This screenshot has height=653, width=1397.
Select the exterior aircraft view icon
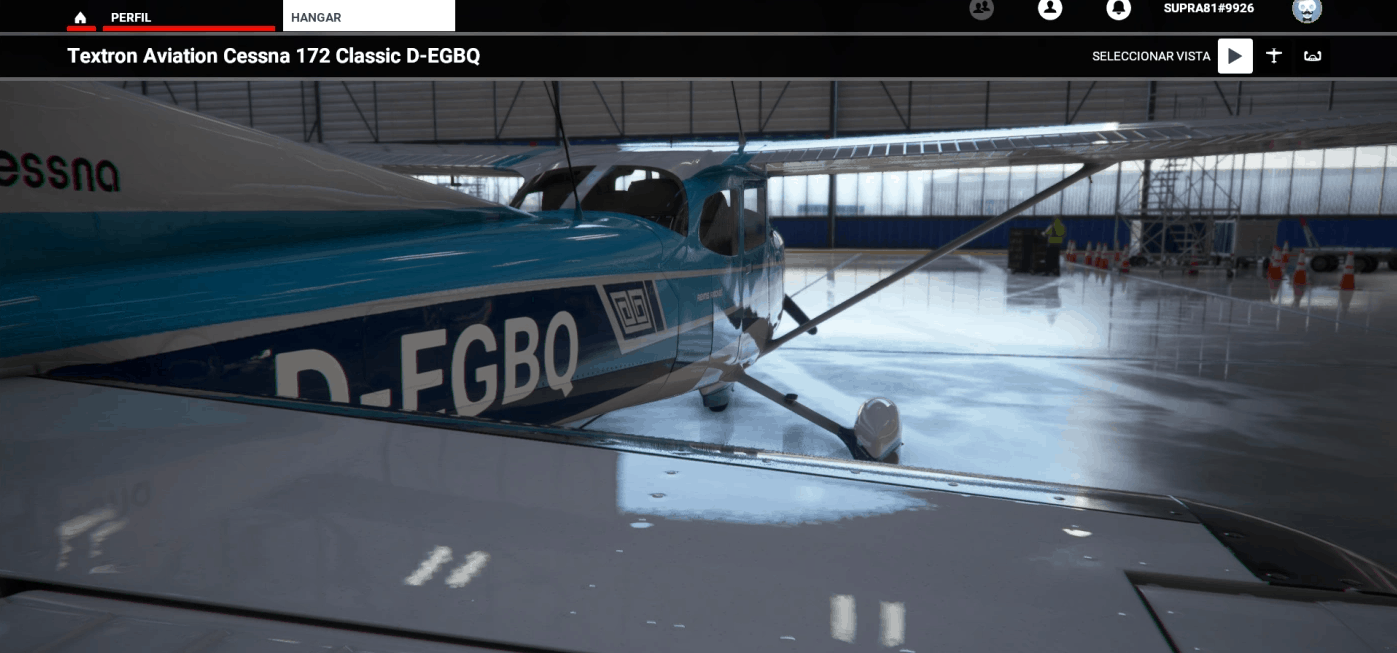[x=1274, y=56]
